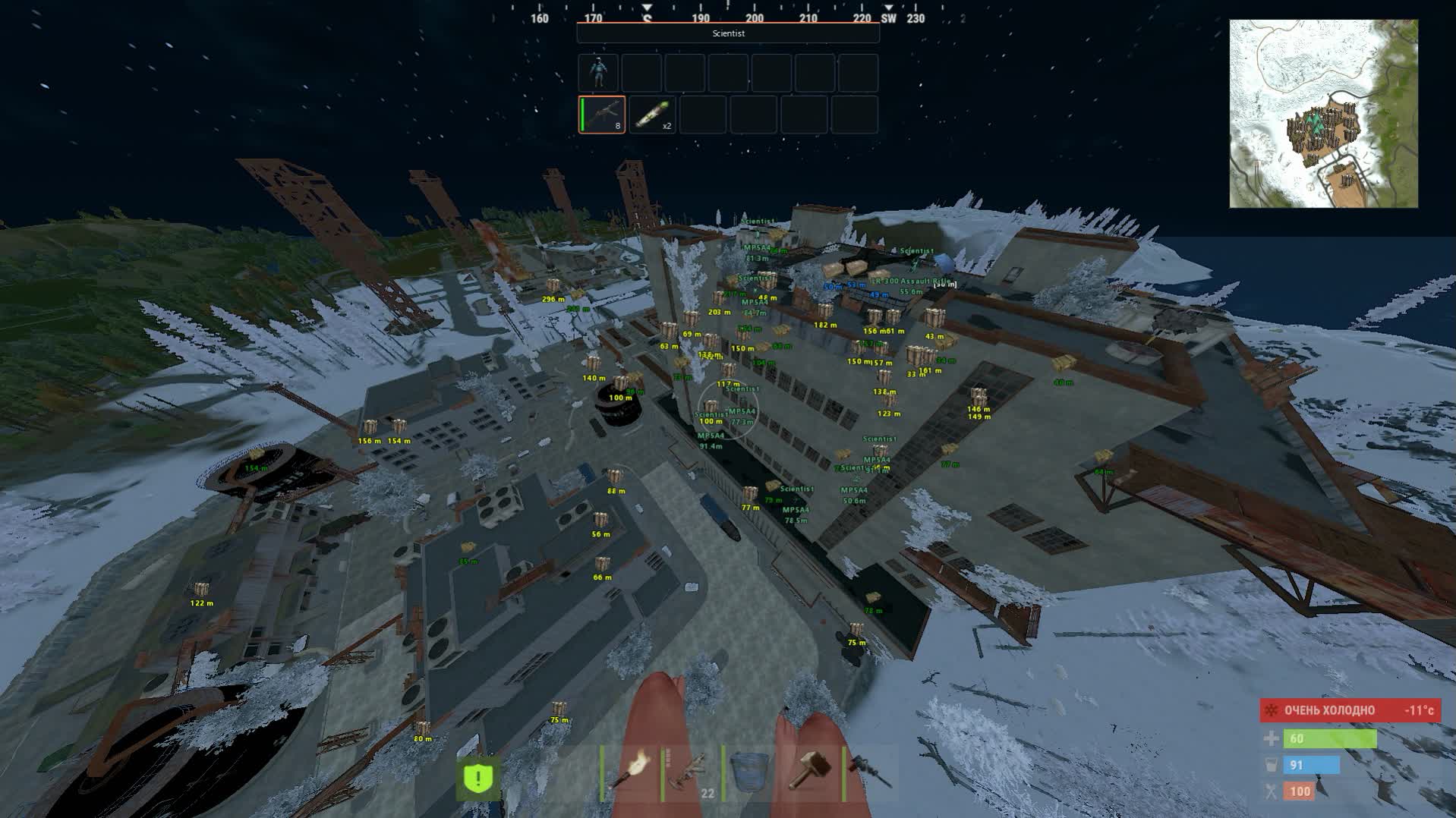
Task: Pick the highlighted Scientist weapon slot
Action: tap(602, 115)
